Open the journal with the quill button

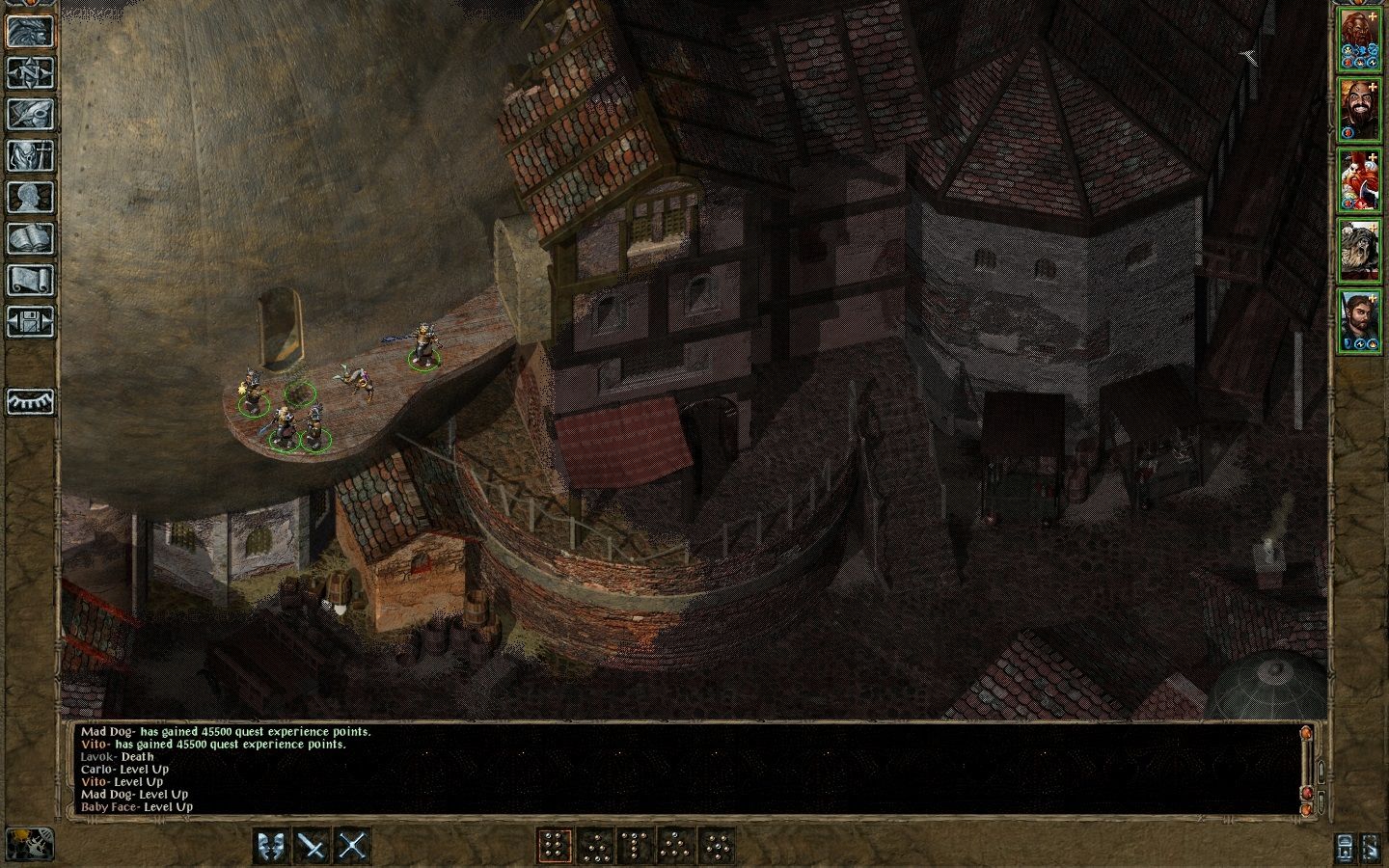(x=30, y=114)
